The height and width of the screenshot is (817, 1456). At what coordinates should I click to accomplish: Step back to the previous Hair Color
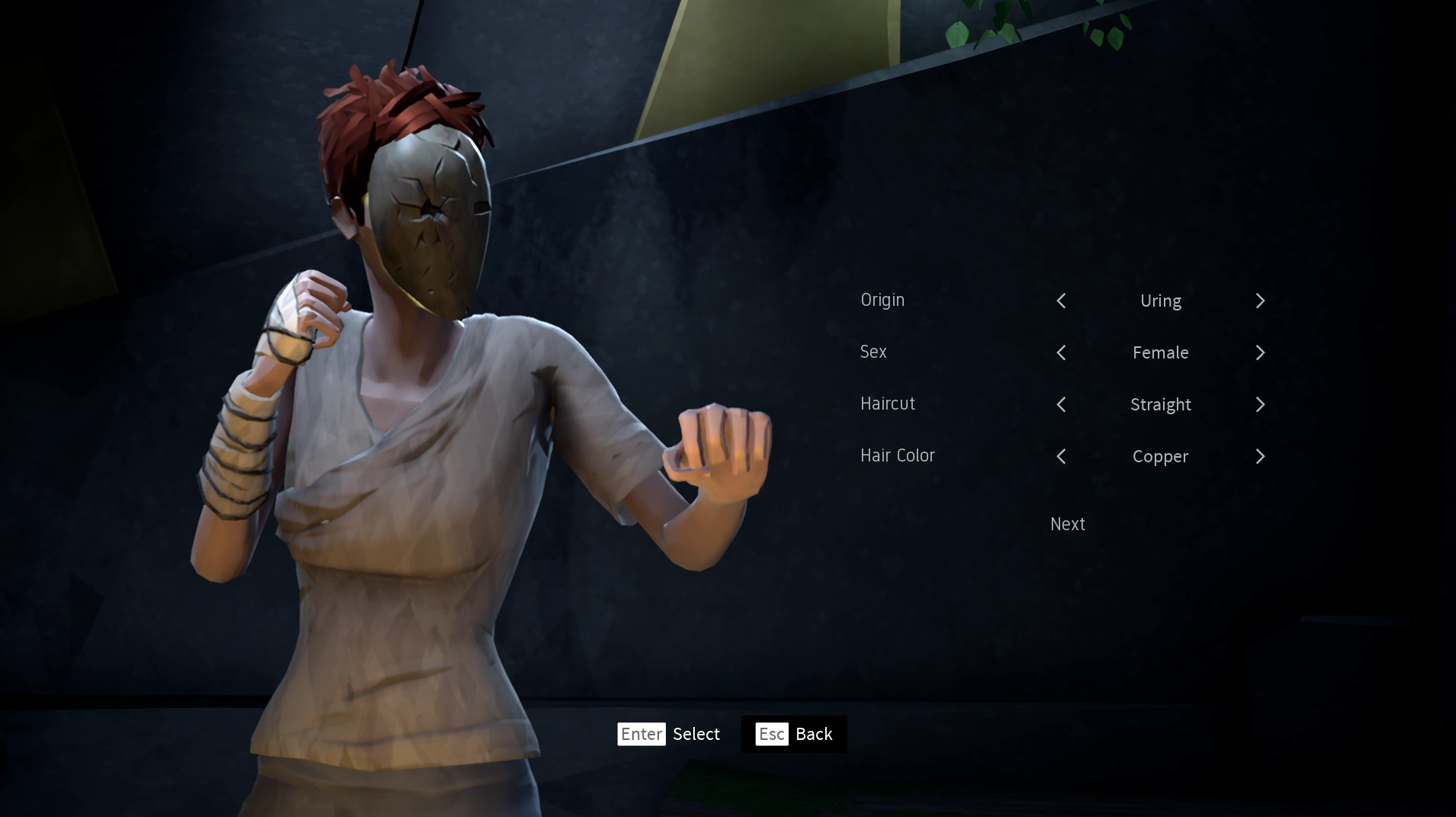[1061, 456]
